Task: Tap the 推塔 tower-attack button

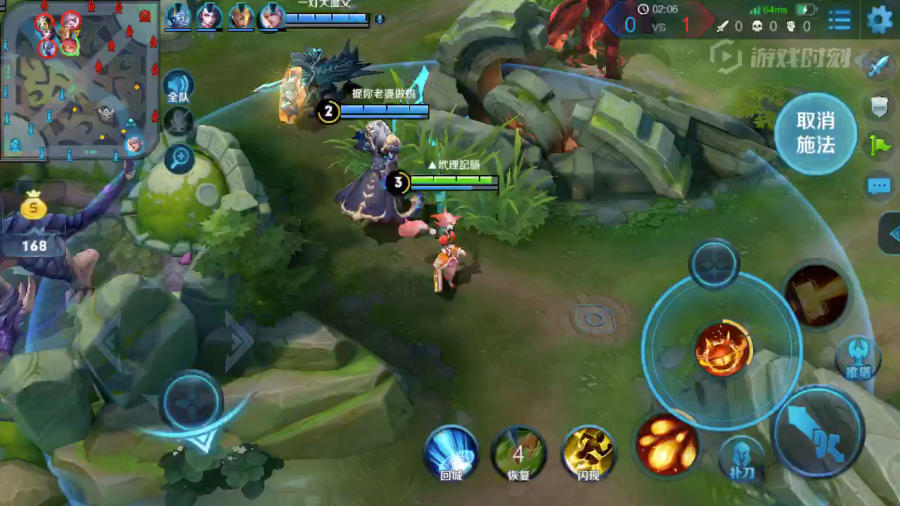Action: [x=857, y=357]
